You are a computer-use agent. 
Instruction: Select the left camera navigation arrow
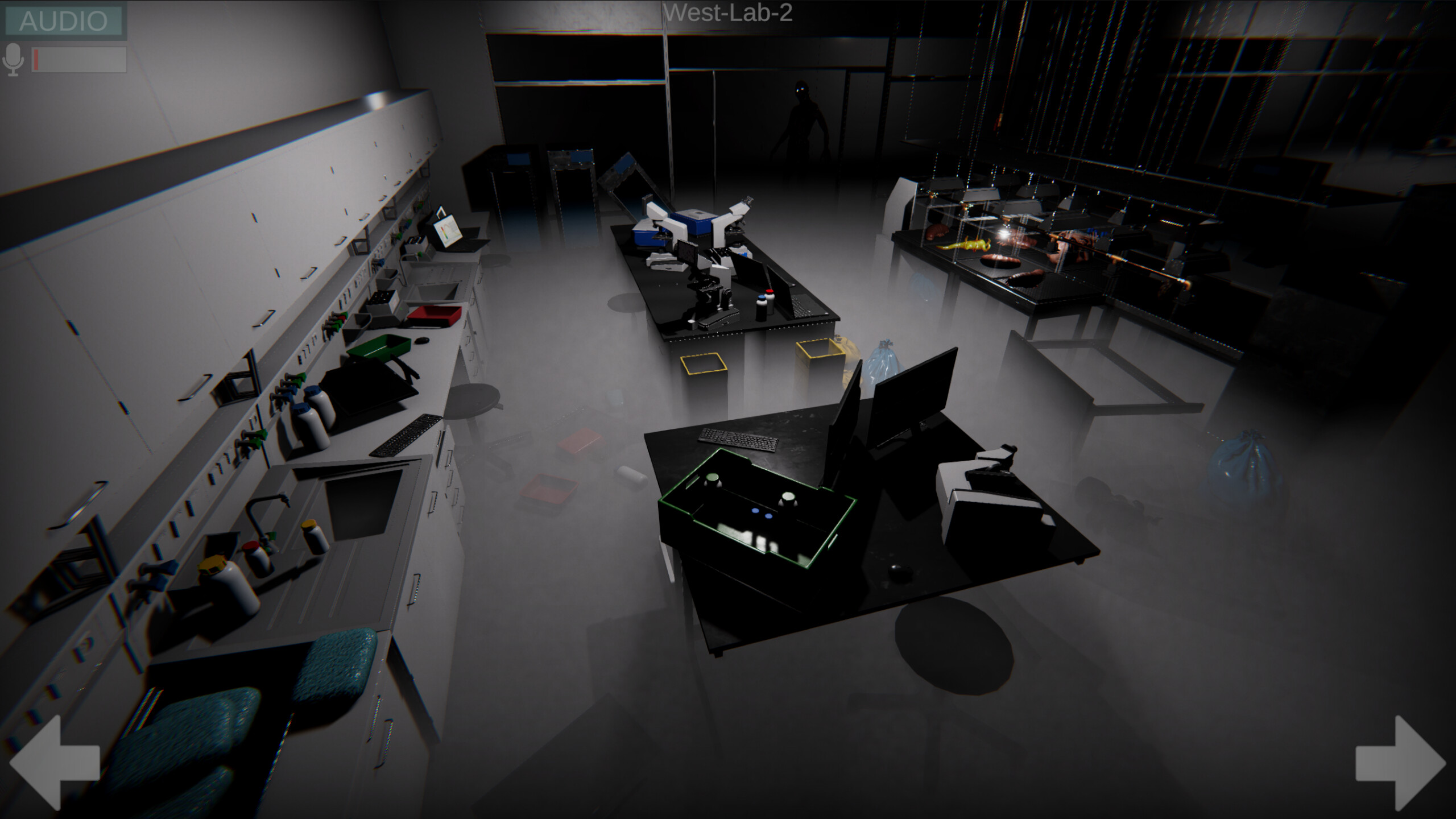[54, 763]
